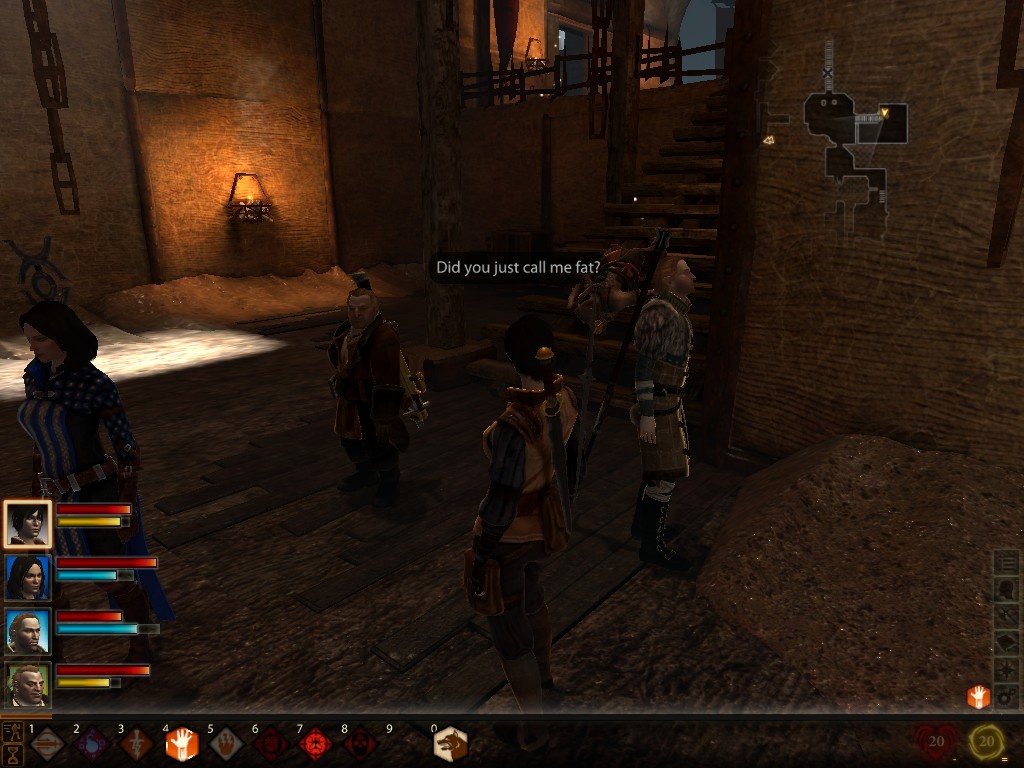Select Bethany's party portrait
Screen dimensions: 1024x768
27,578
